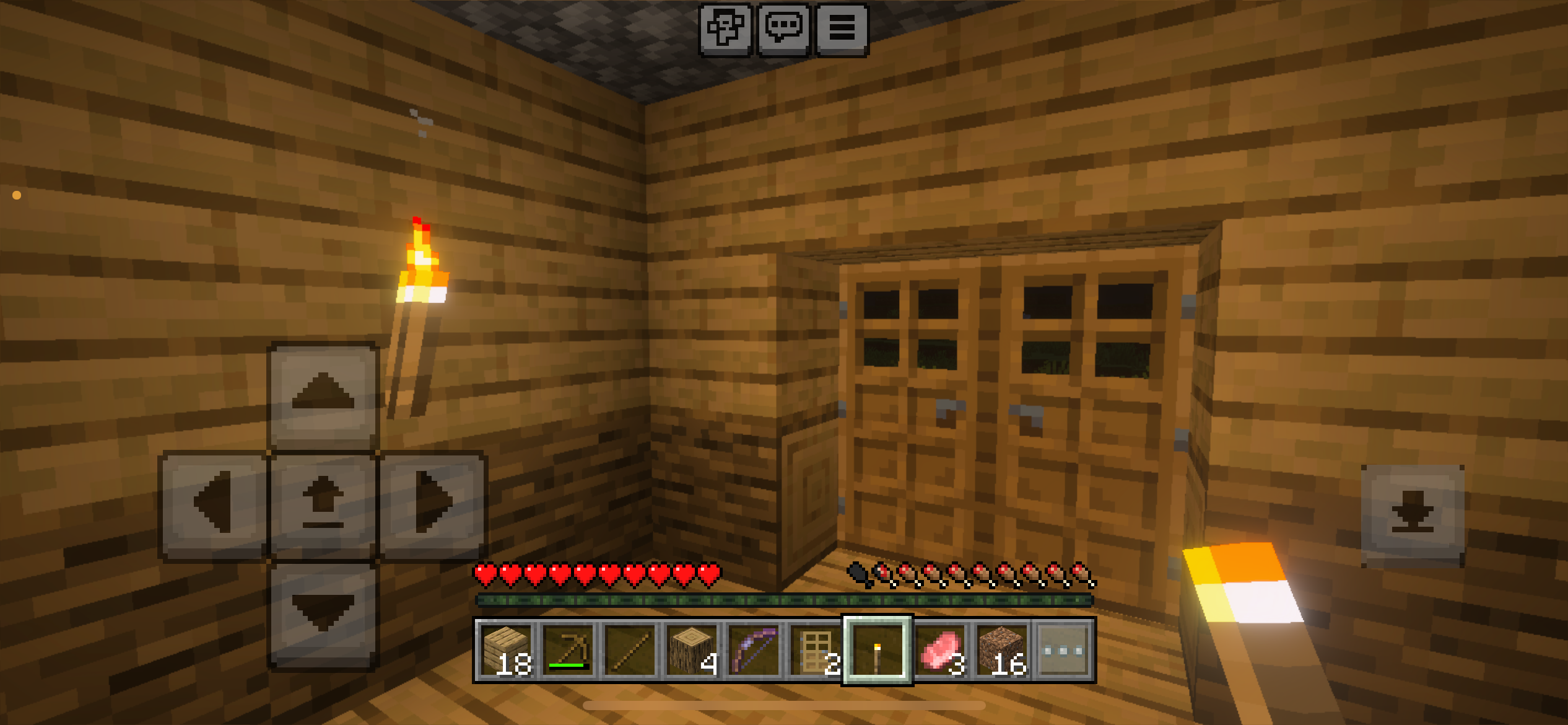Select the stick hotbar slot
The image size is (1568, 725).
pyautogui.click(x=630, y=650)
